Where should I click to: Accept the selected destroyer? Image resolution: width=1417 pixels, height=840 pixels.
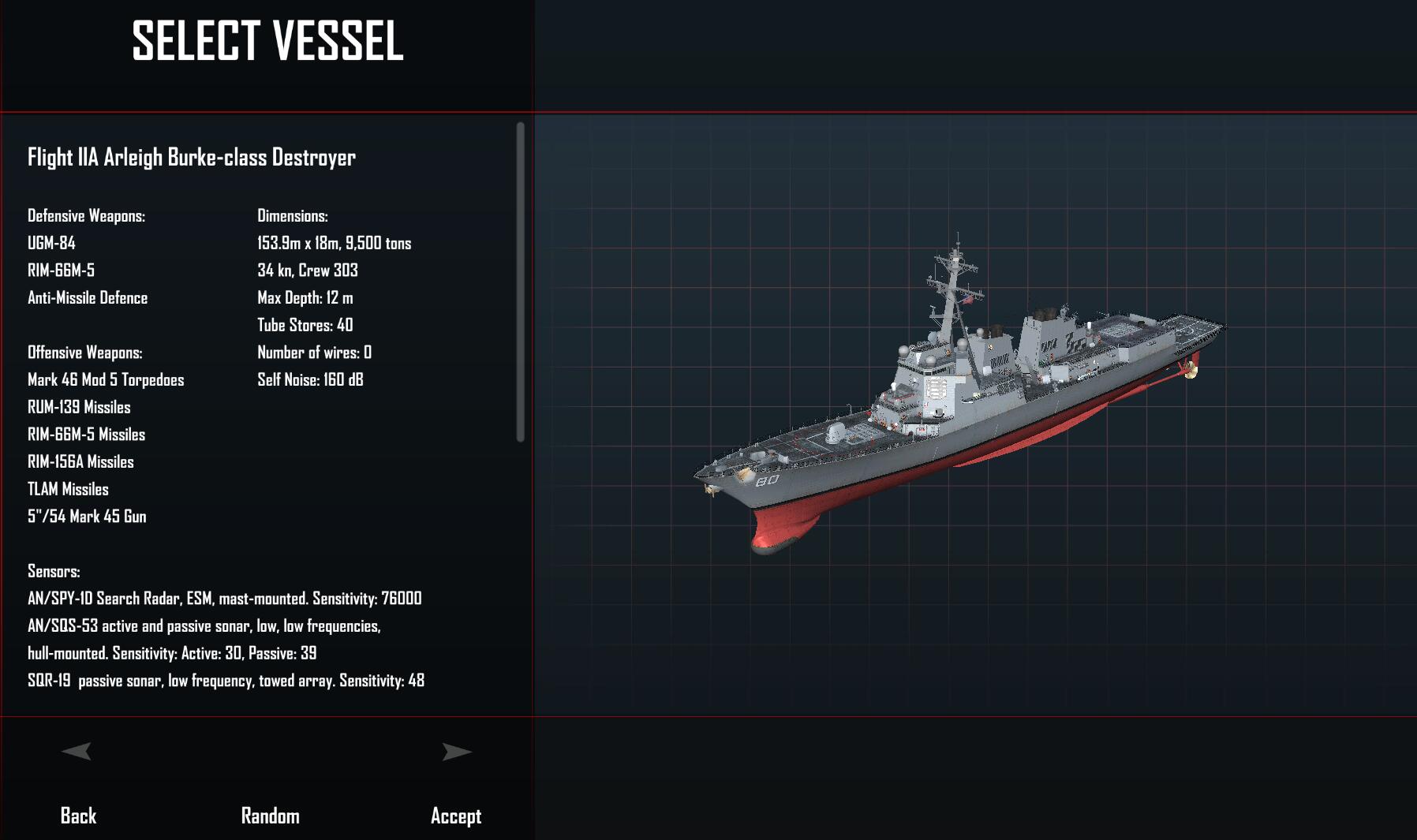(455, 816)
